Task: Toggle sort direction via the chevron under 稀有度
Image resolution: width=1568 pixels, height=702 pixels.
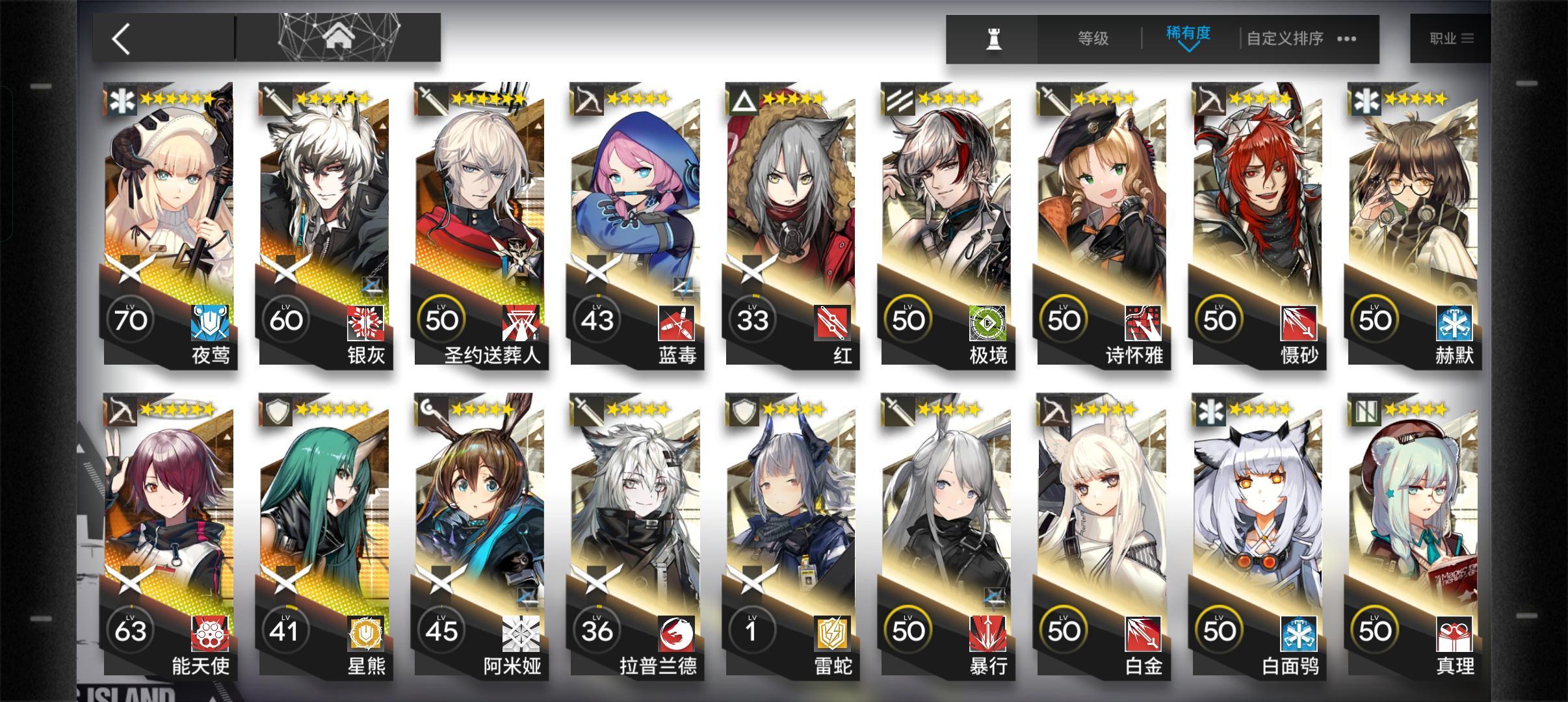Action: (1188, 49)
